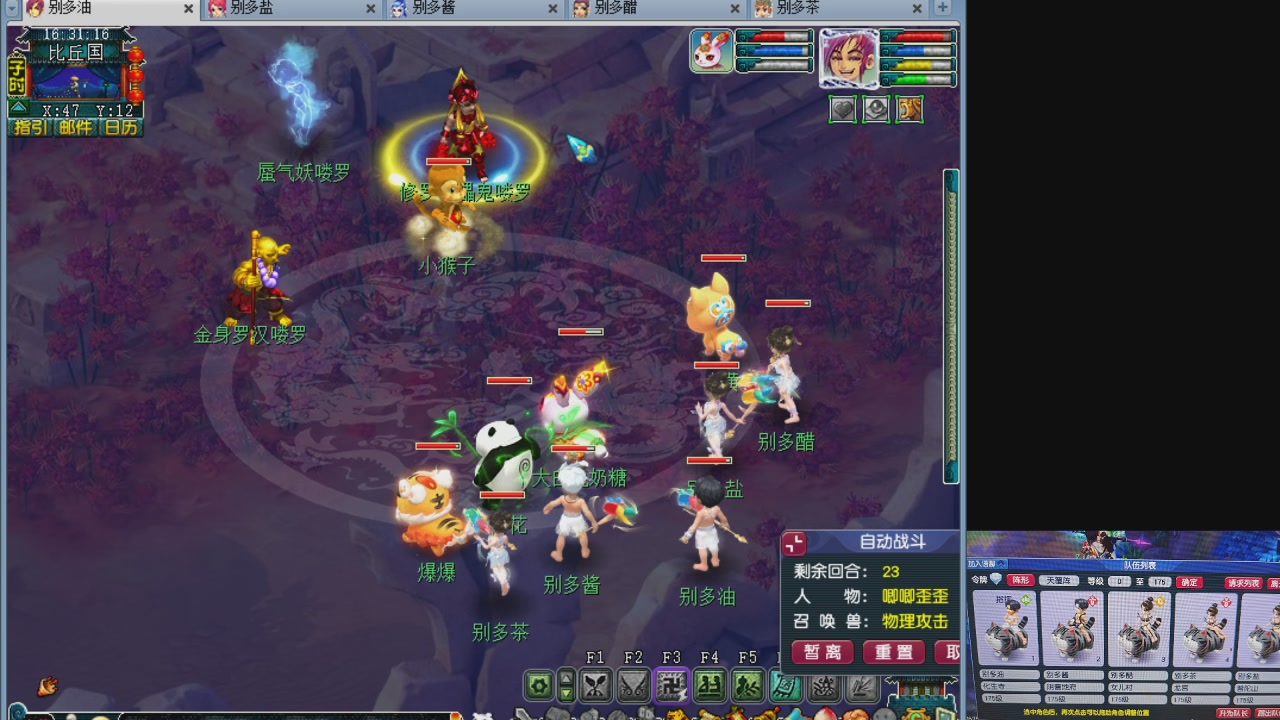Toggle the skill bar with the arrow buttons
The height and width of the screenshot is (720, 1280).
click(x=565, y=685)
